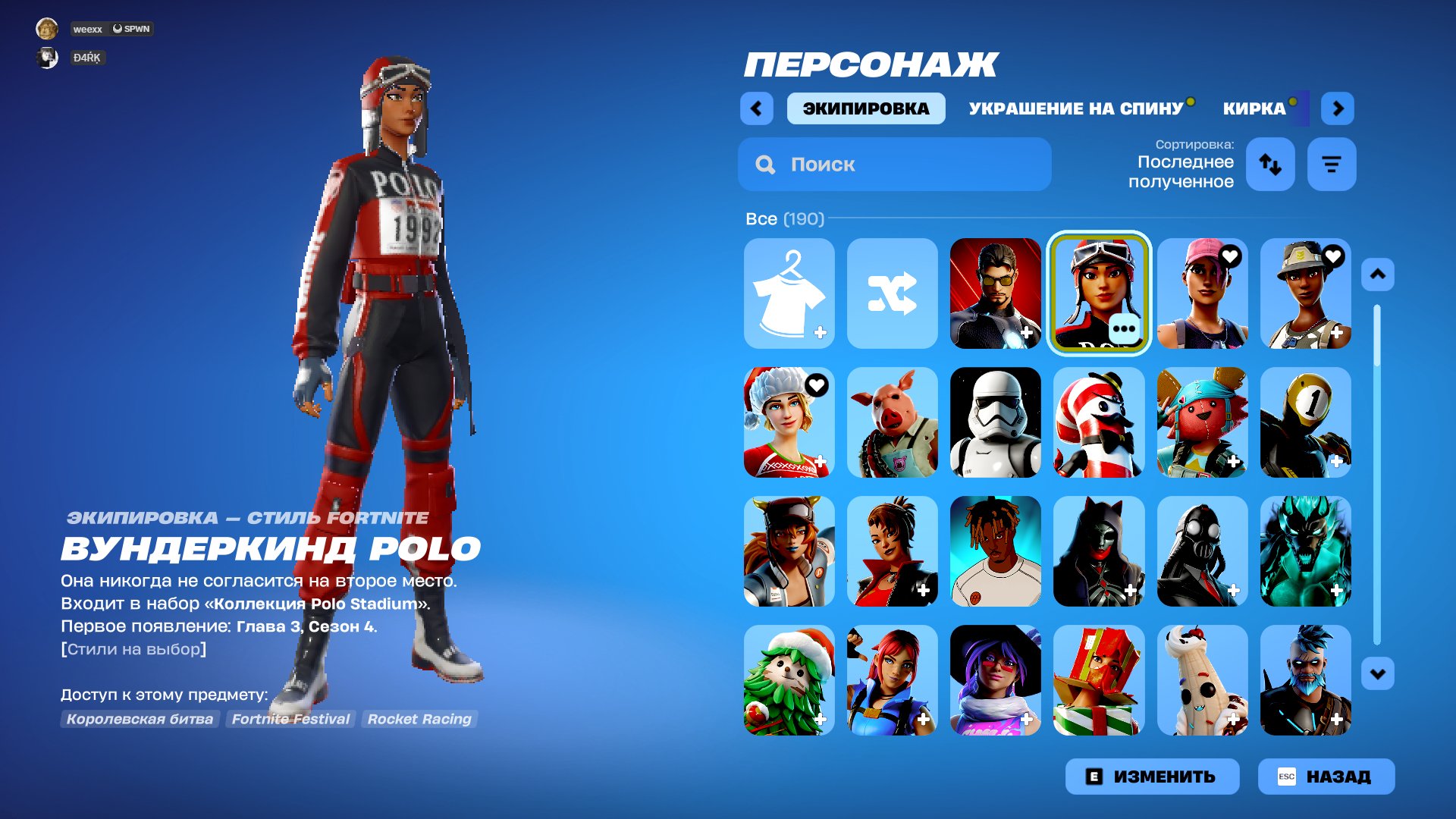Image resolution: width=1456 pixels, height=819 pixels.
Task: Switch to the УКРАШЕНИЕ НА СПИНУ tab
Action: (x=1074, y=108)
